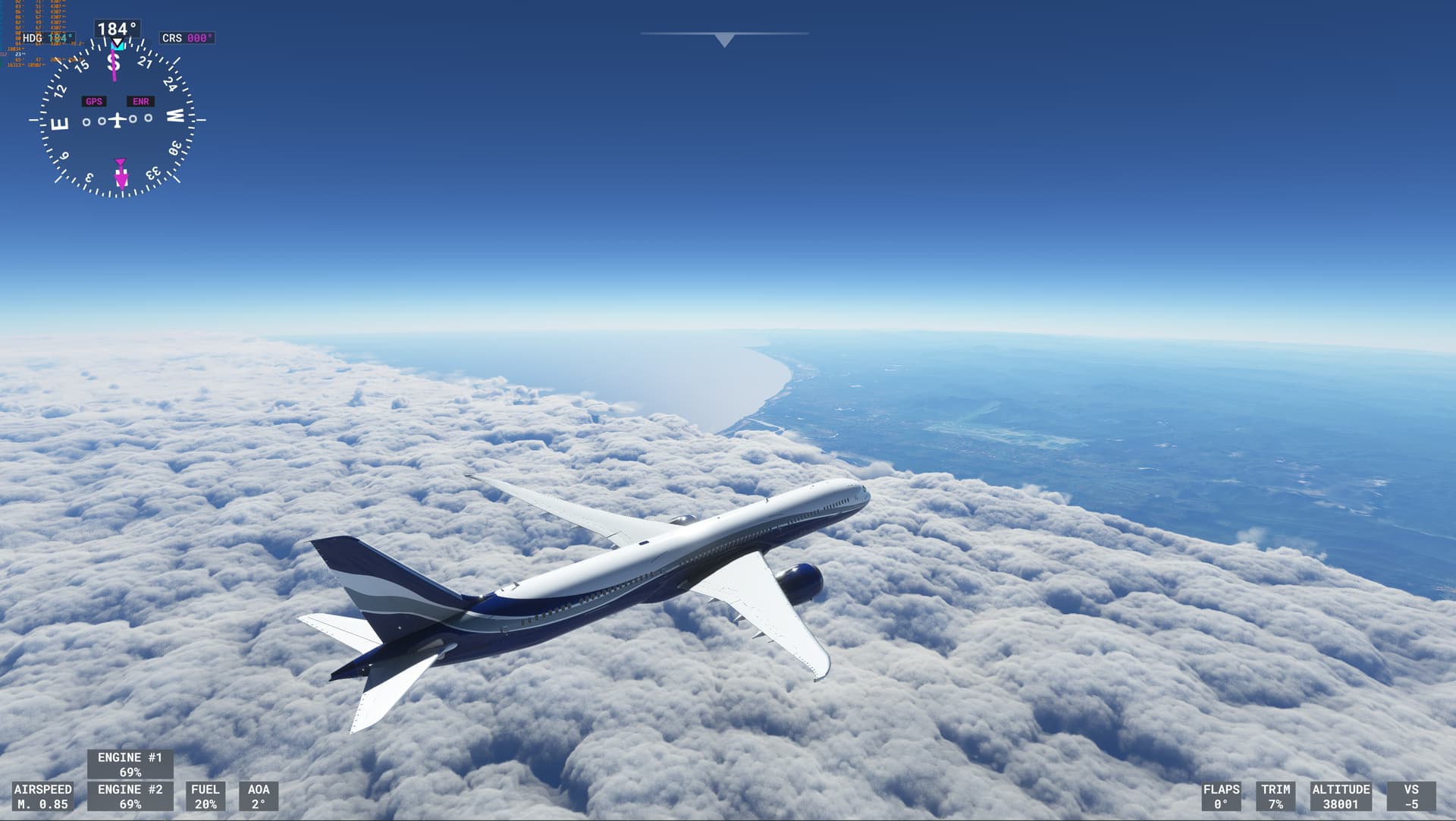Toggle the ENGINE #1 readout display
Screen dimensions: 1456x821
point(130,763)
